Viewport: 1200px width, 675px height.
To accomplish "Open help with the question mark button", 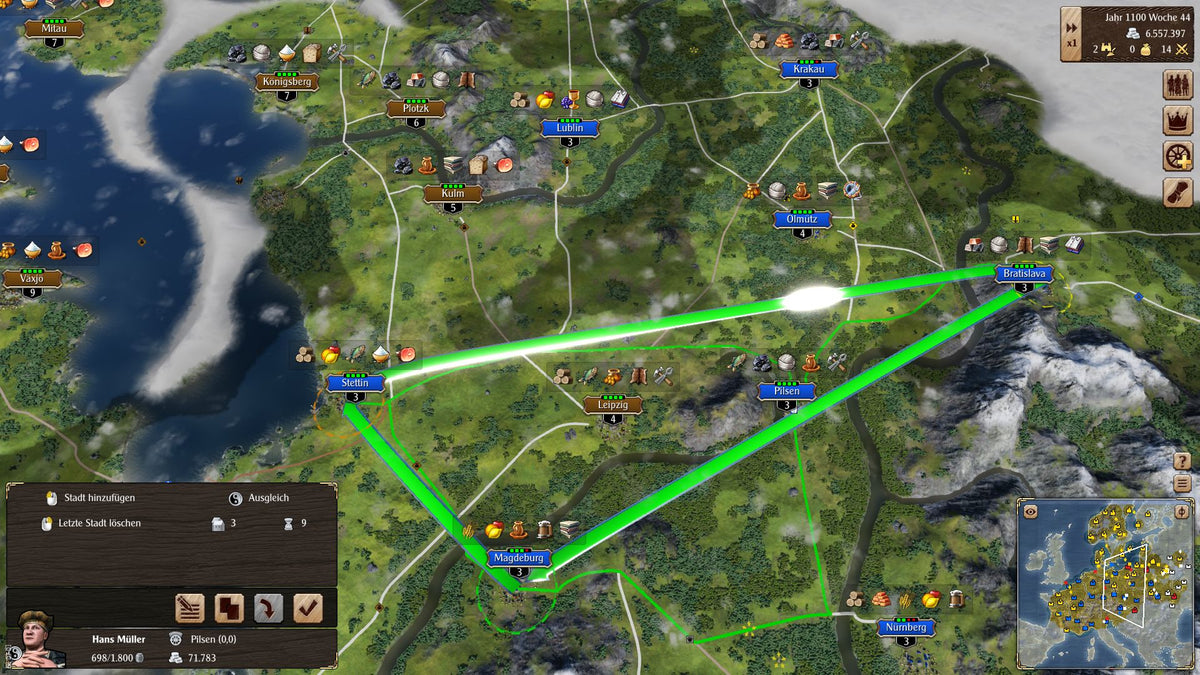I will [x=1183, y=460].
